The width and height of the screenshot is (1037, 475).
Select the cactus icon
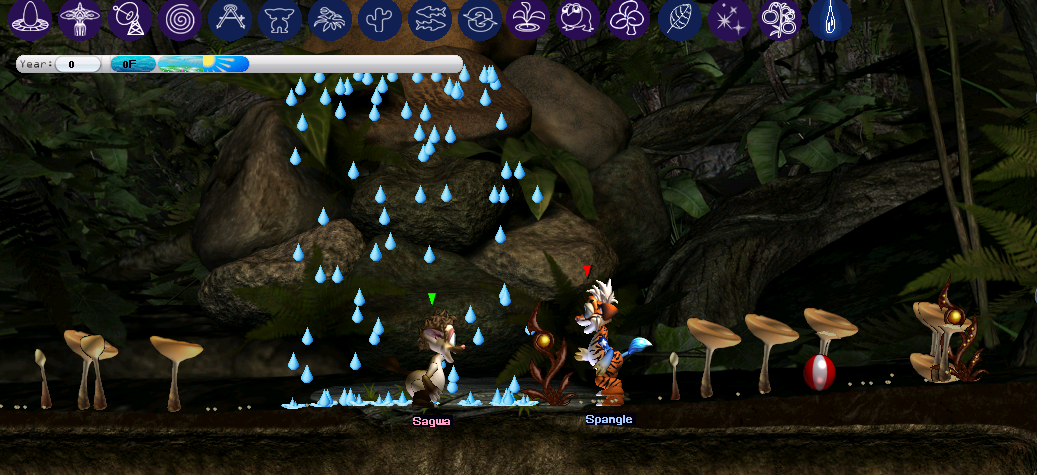[x=380, y=19]
